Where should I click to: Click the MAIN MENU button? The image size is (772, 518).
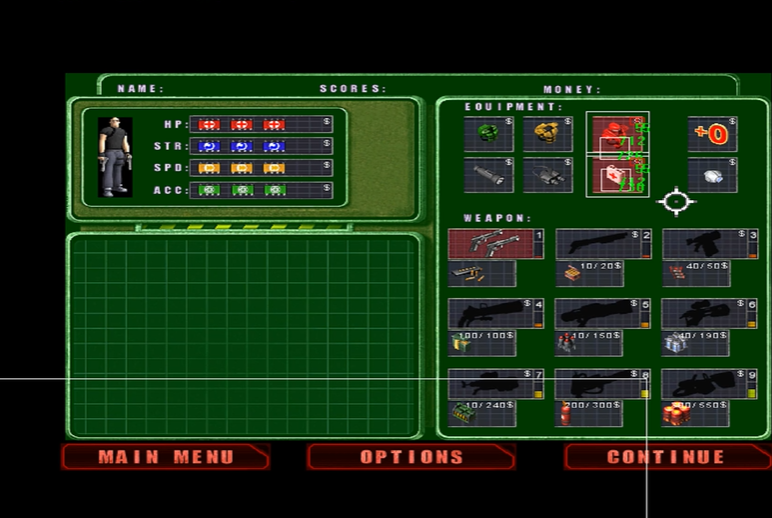coord(166,457)
